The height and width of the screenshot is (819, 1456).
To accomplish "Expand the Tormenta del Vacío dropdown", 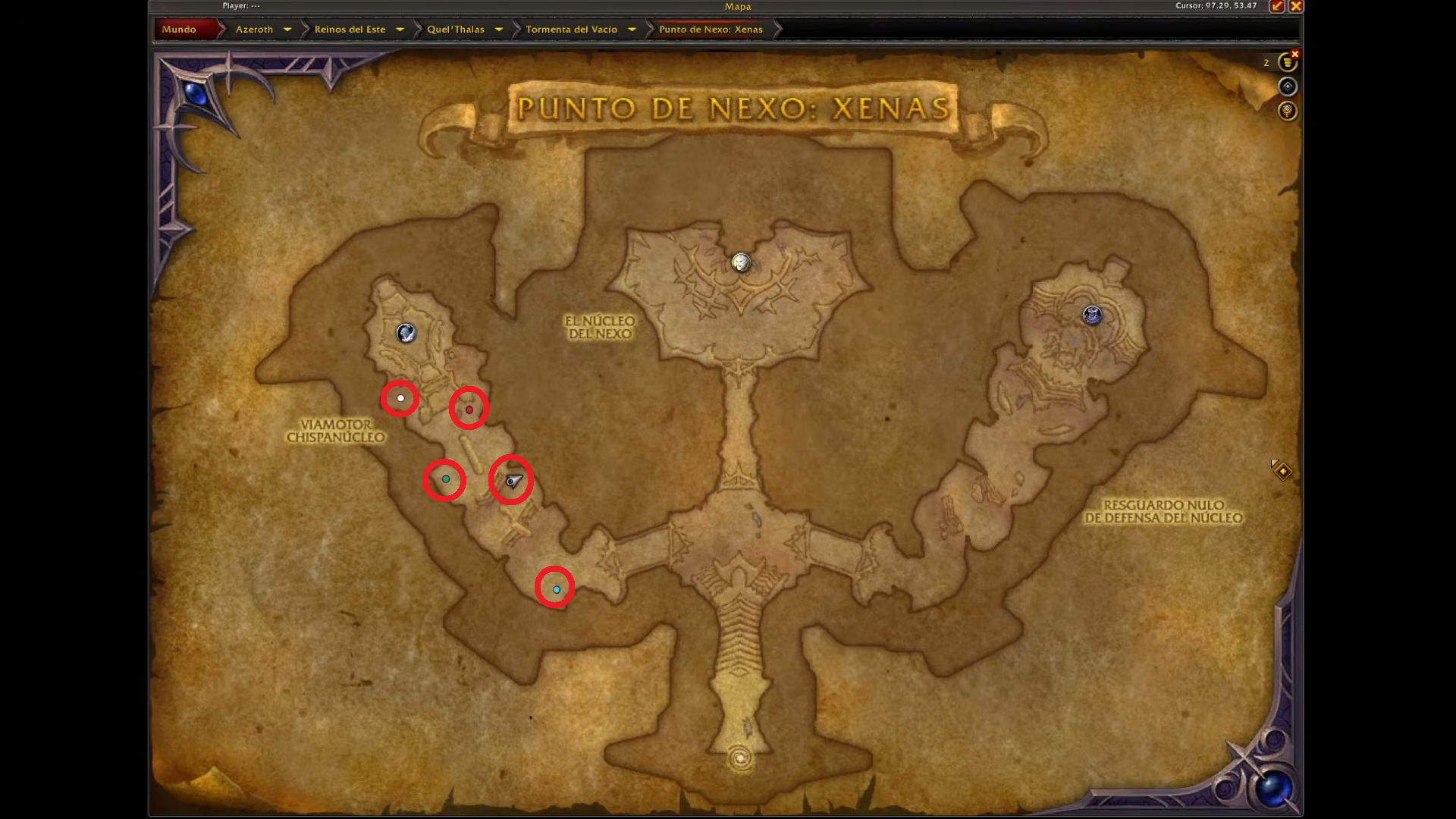I will pyautogui.click(x=632, y=29).
